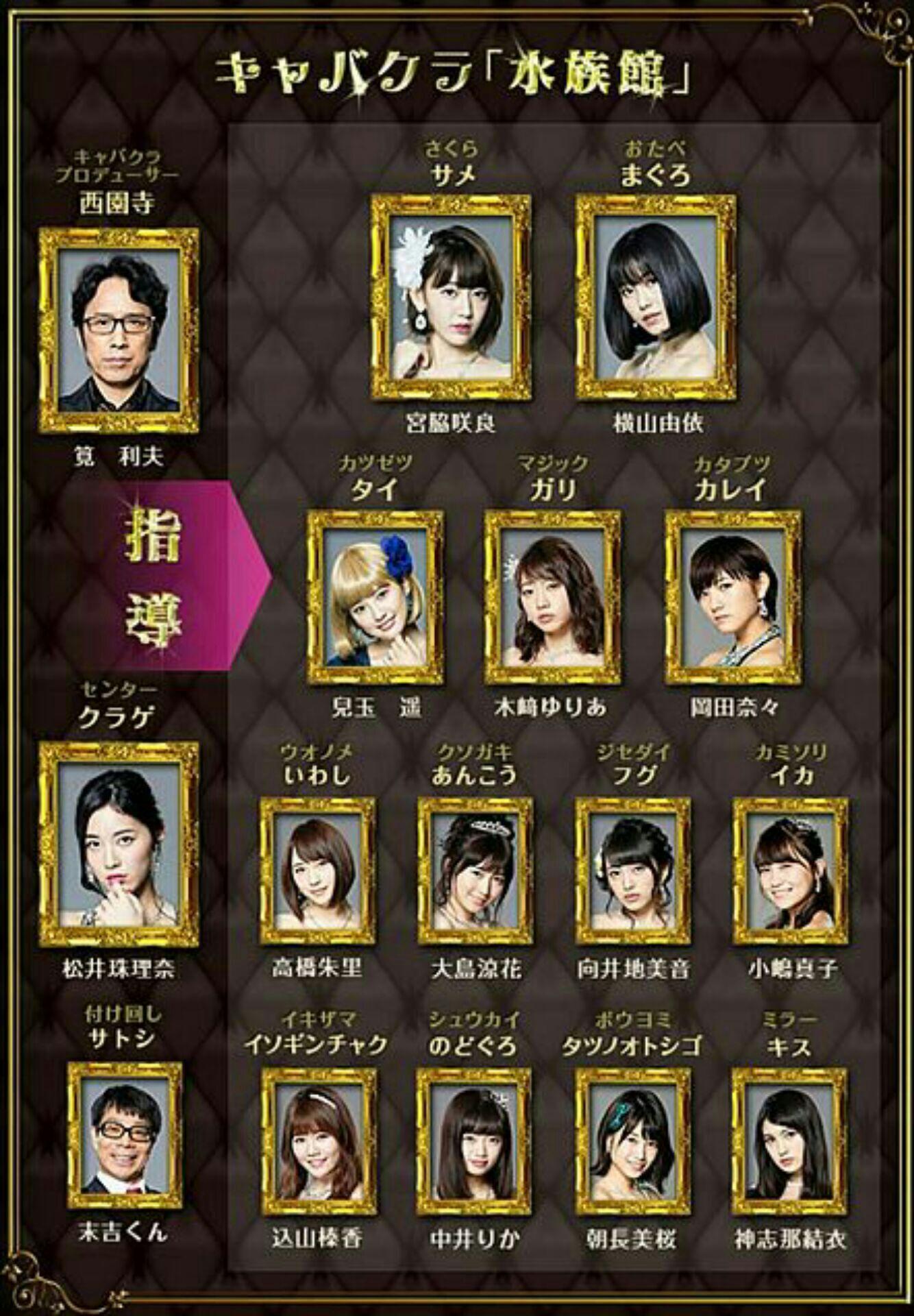Select the イカ portrait frame
914x1316 pixels.
790,870
